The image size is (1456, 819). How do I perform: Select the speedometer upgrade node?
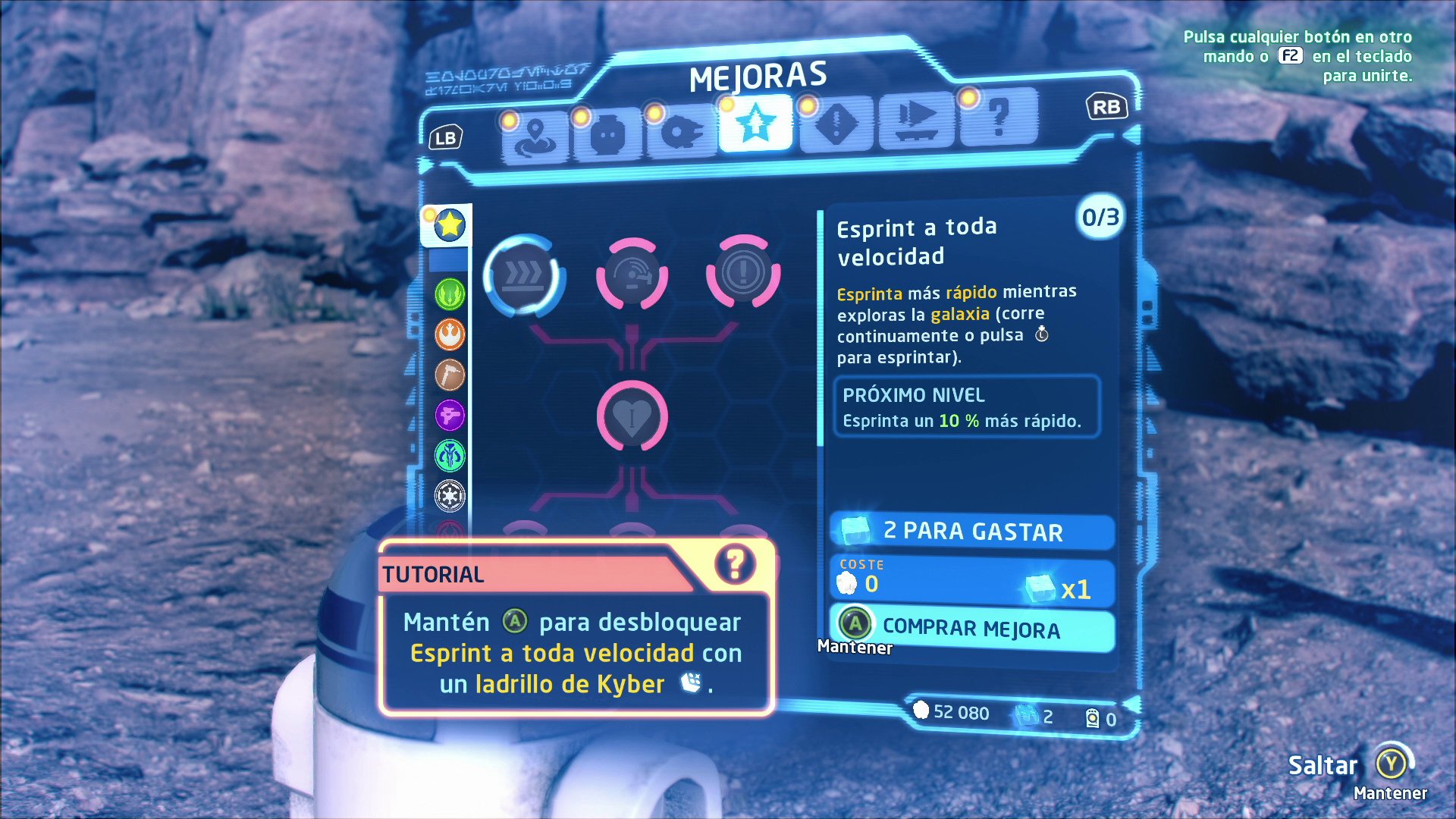632,275
